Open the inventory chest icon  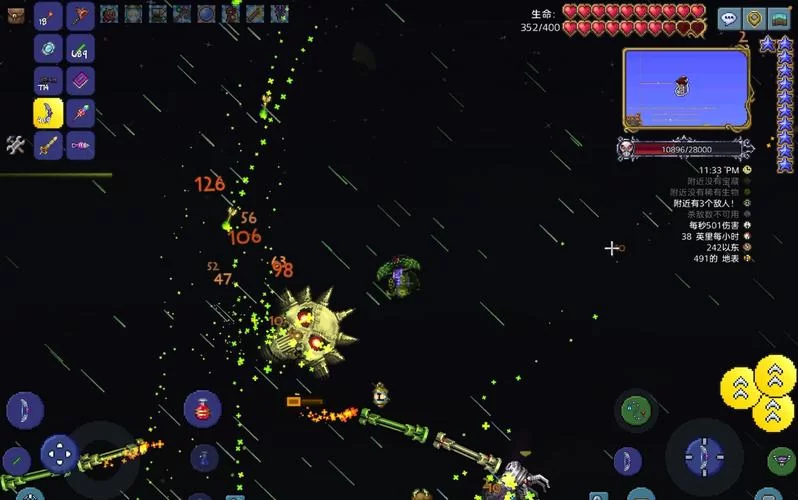coord(14,14)
